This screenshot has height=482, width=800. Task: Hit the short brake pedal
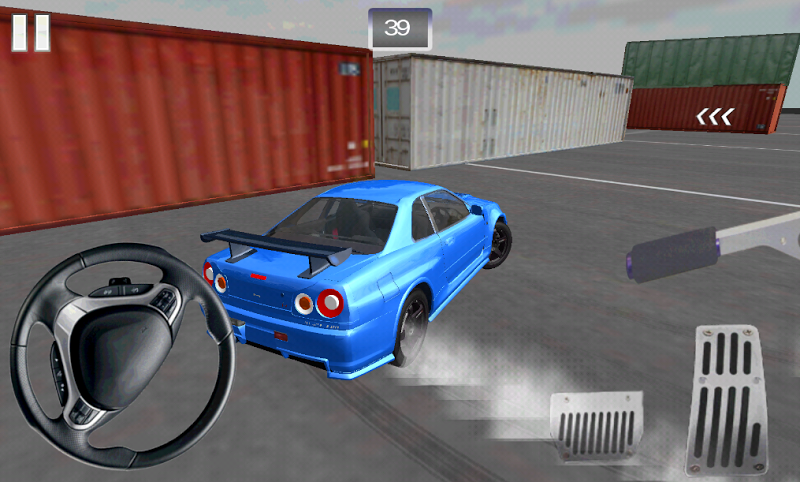click(596, 426)
